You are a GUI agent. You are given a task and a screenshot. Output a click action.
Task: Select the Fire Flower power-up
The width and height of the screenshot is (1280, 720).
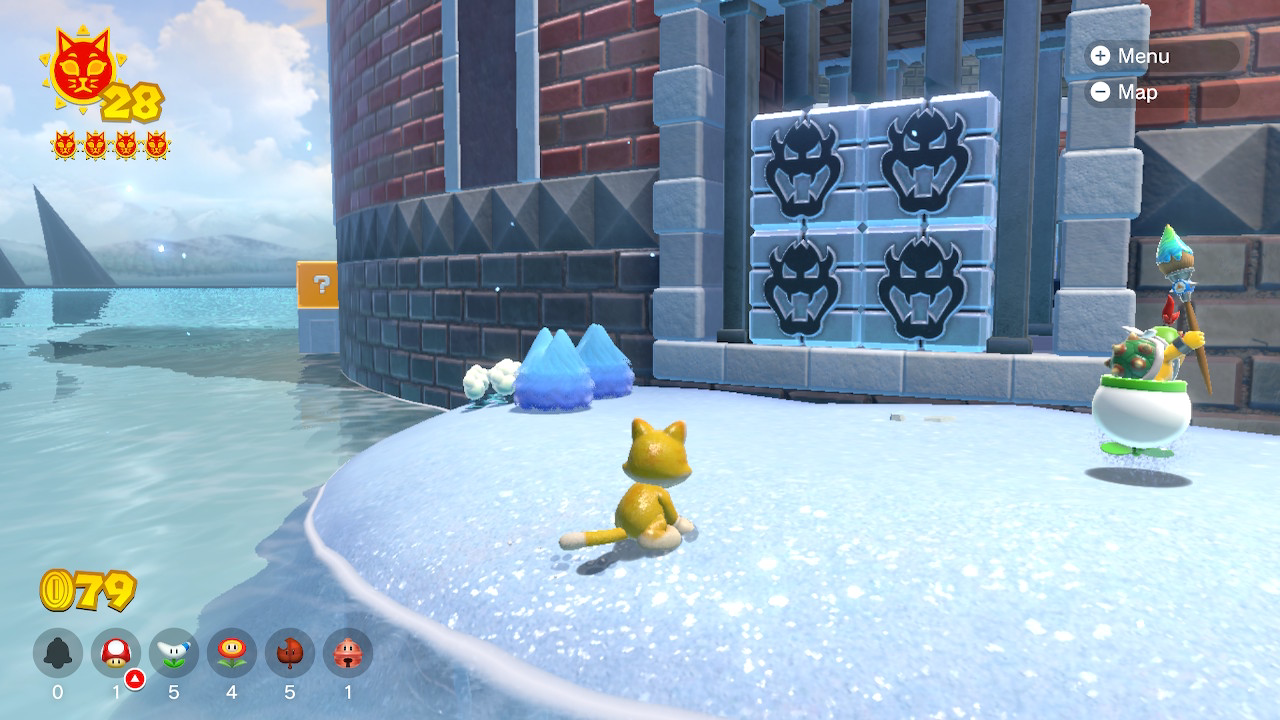[232, 653]
